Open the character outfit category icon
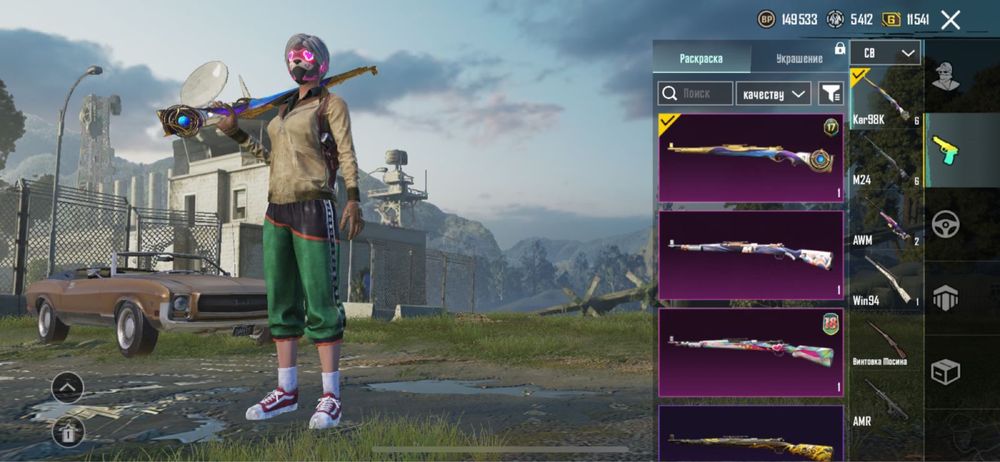The width and height of the screenshot is (1000, 462). click(945, 76)
